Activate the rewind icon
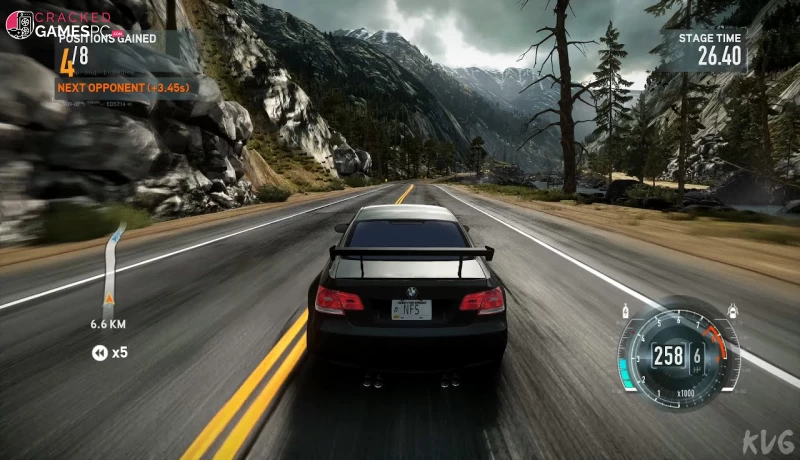This screenshot has width=800, height=460. [x=100, y=352]
